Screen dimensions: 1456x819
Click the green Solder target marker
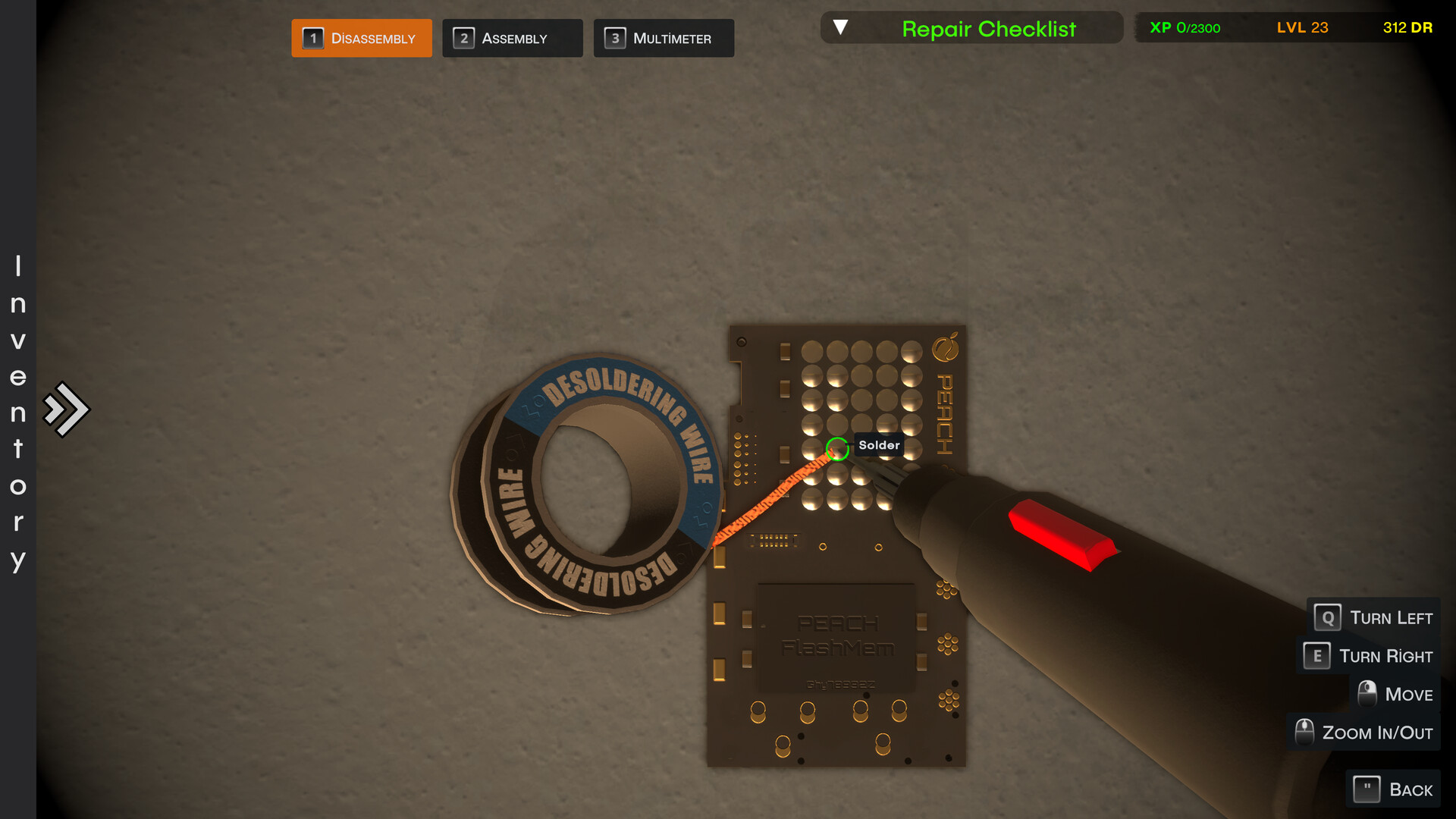(836, 449)
